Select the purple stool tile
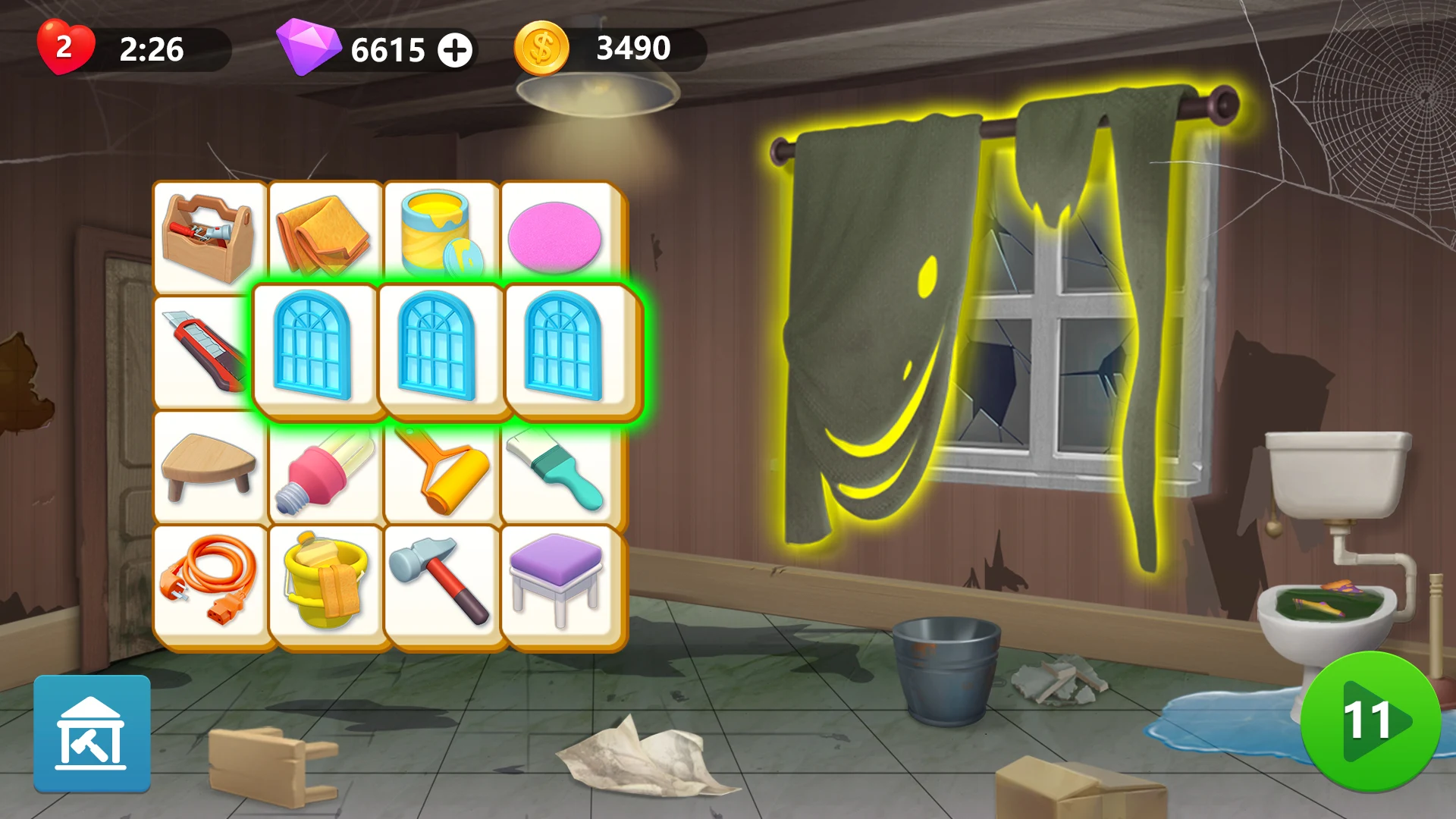 tap(559, 580)
